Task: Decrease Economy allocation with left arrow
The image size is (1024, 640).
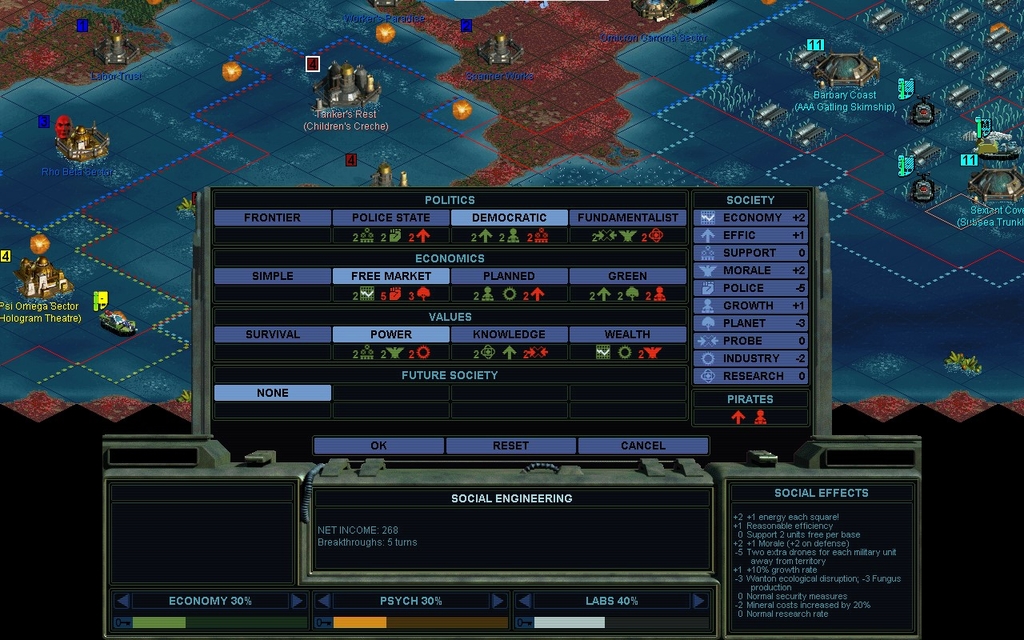Action: click(122, 601)
